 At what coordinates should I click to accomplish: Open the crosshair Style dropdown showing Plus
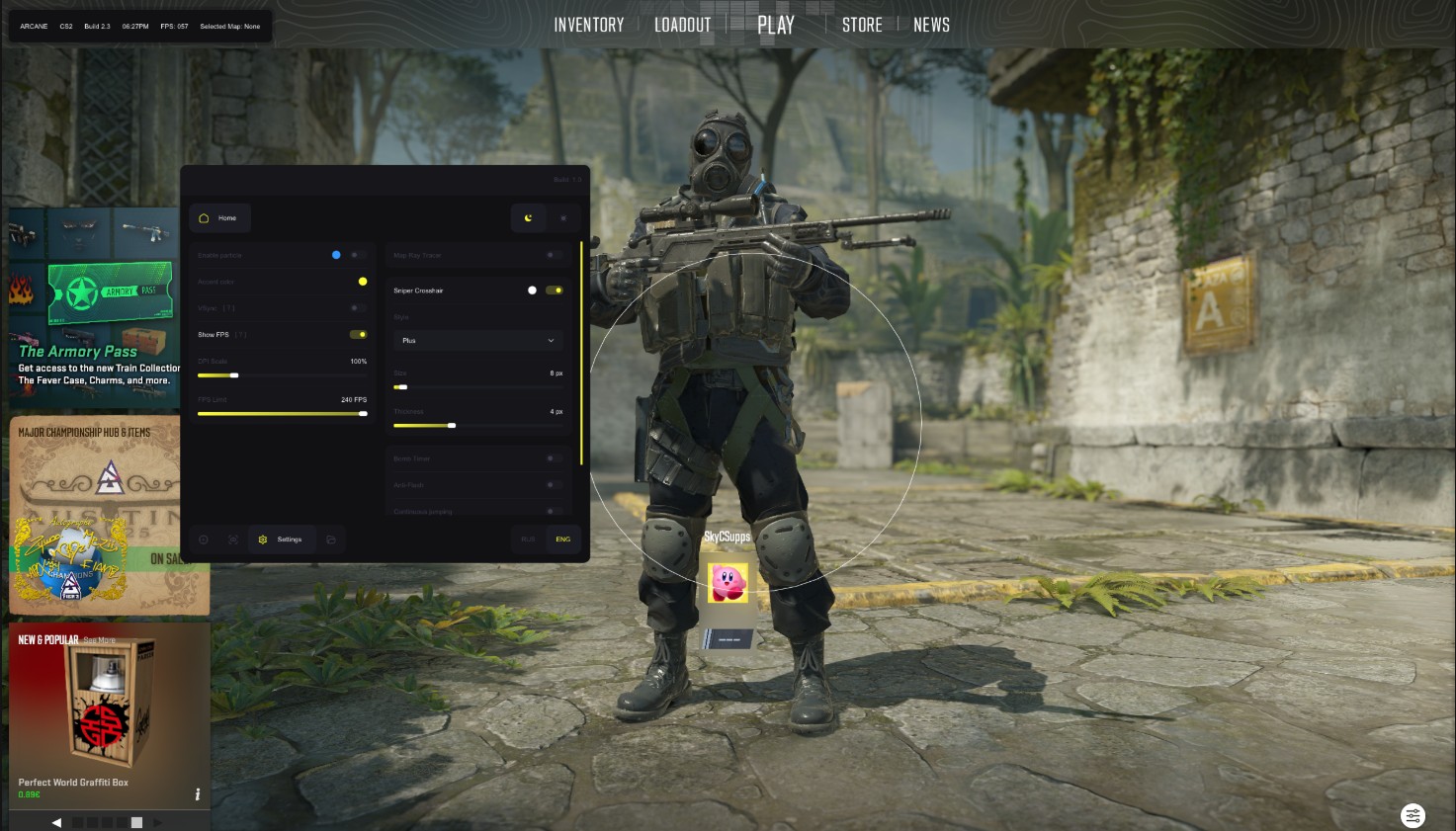(478, 340)
